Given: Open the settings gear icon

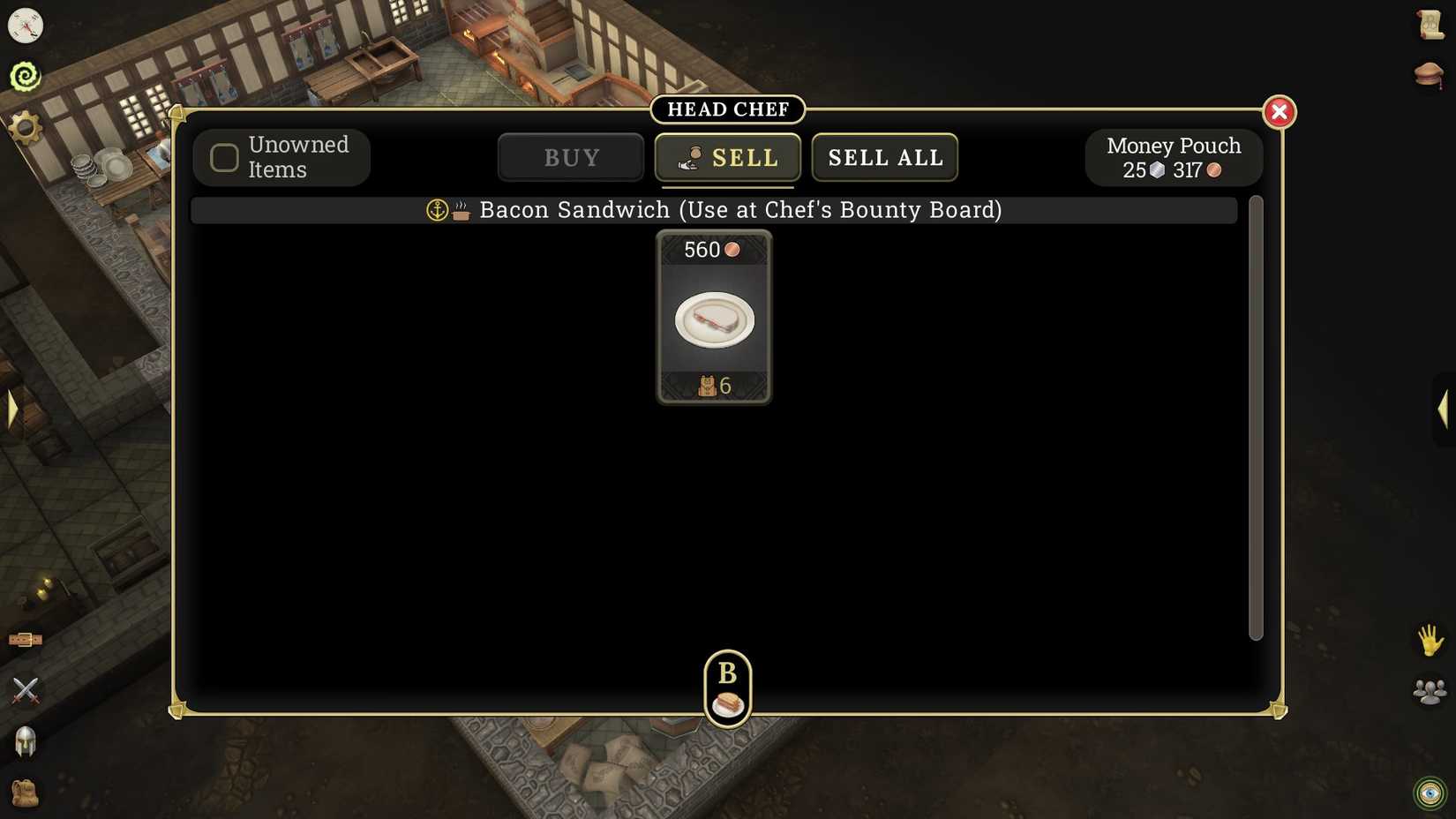Looking at the screenshot, I should click(x=24, y=126).
